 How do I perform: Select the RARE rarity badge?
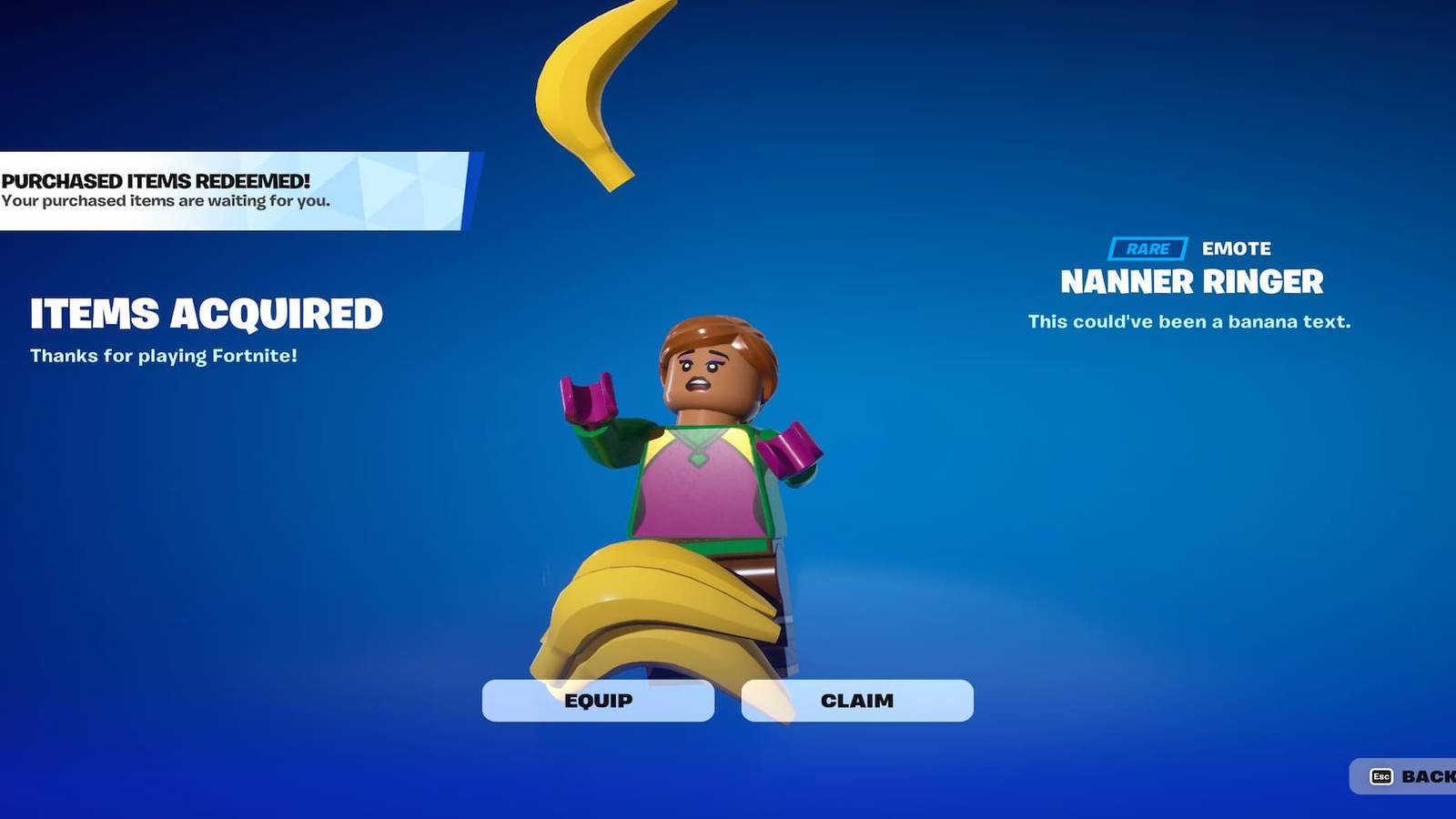1146,247
